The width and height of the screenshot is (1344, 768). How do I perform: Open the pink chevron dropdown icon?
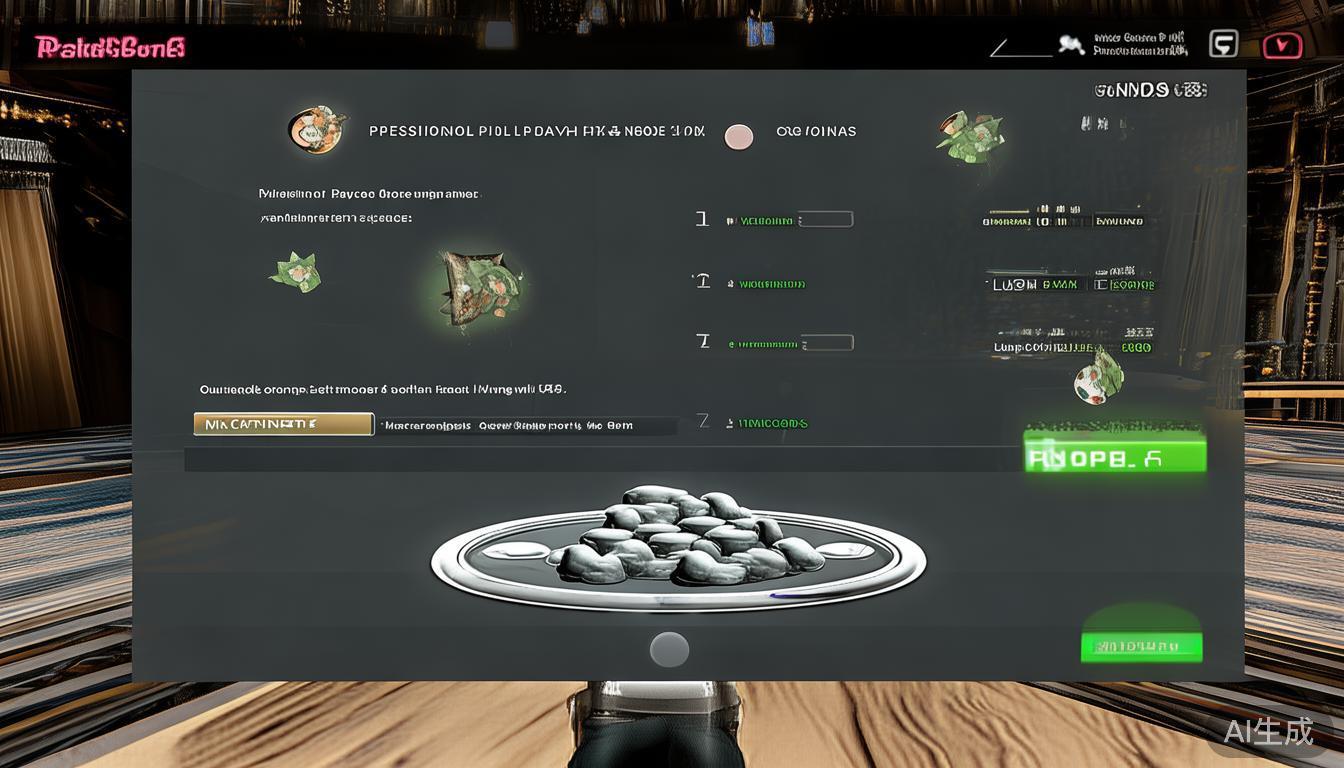coord(1282,45)
